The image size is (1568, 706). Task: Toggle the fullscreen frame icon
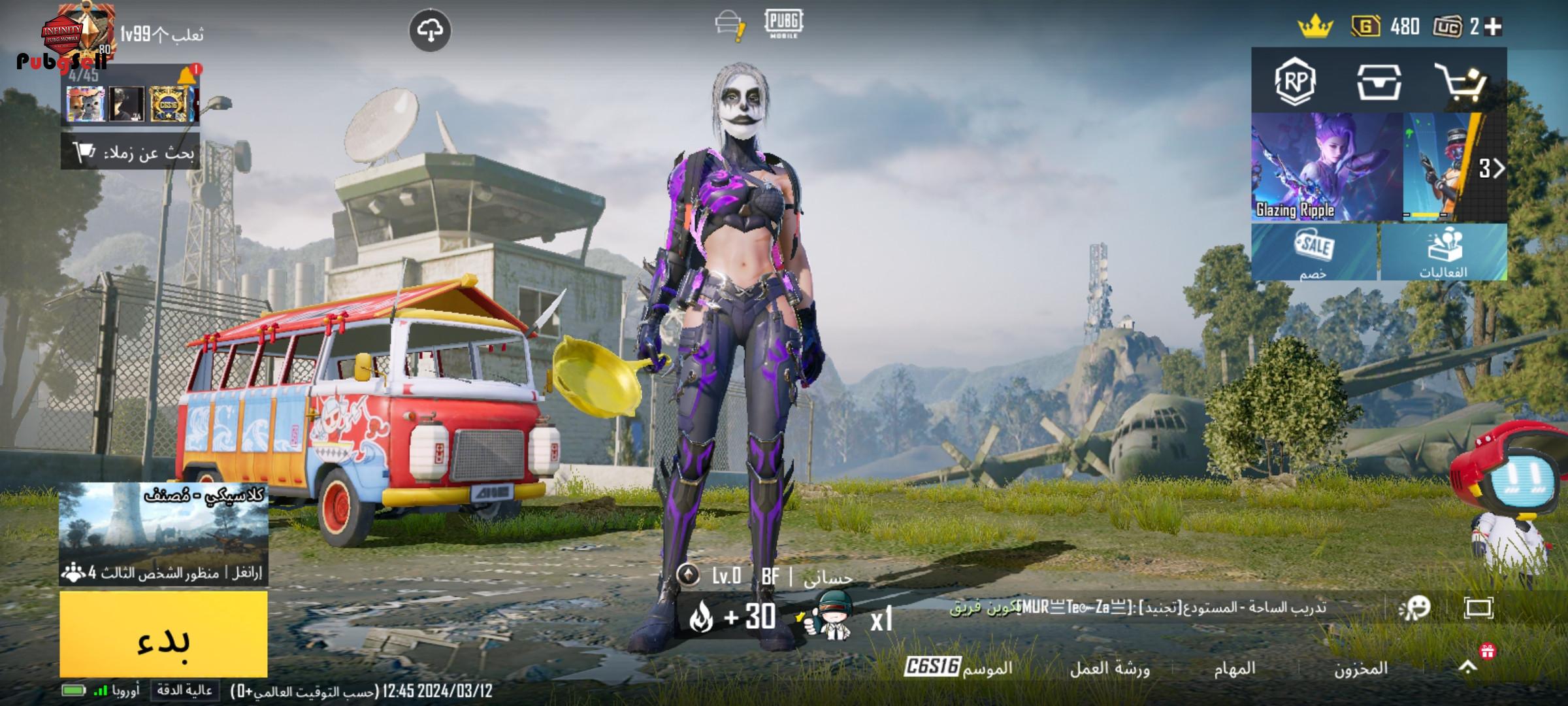point(1478,608)
